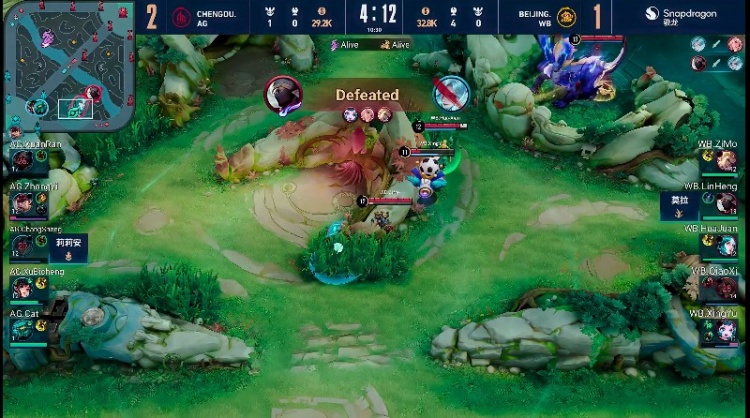The image size is (750, 418).
Task: Select WB.HuaJuan's hero portrait
Action: point(726,245)
